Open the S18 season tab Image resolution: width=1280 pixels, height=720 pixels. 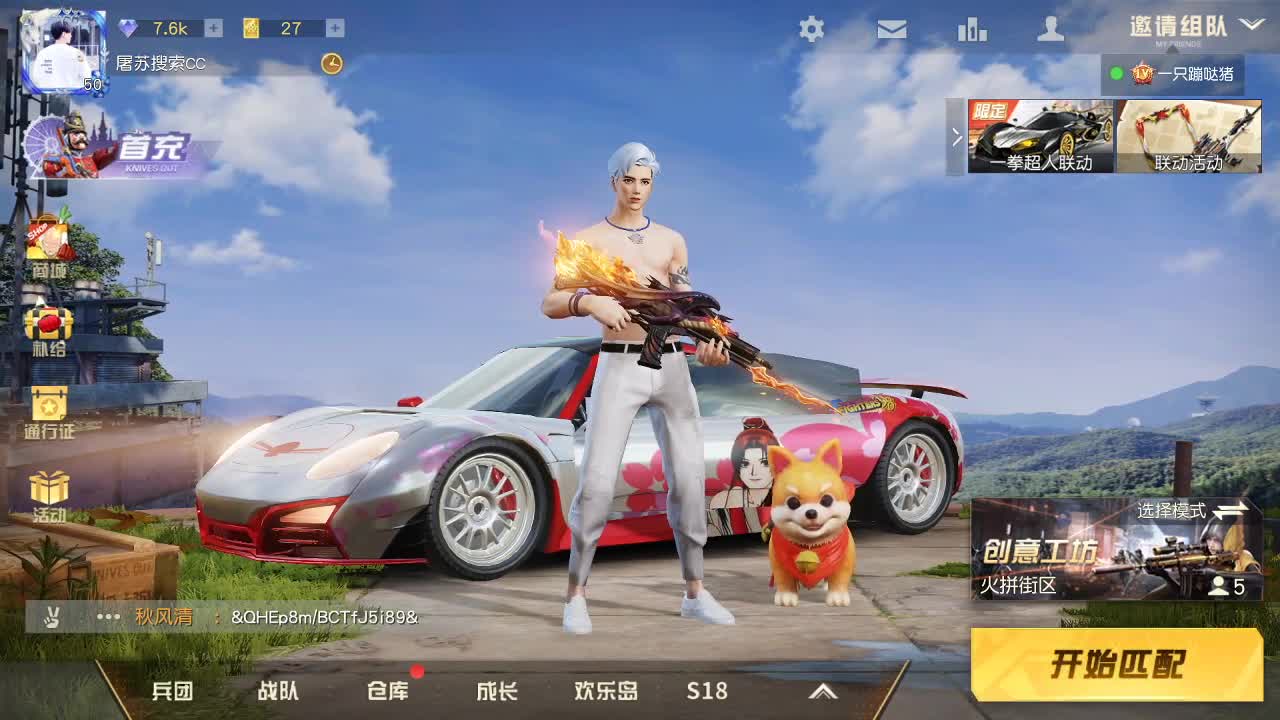[x=708, y=691]
